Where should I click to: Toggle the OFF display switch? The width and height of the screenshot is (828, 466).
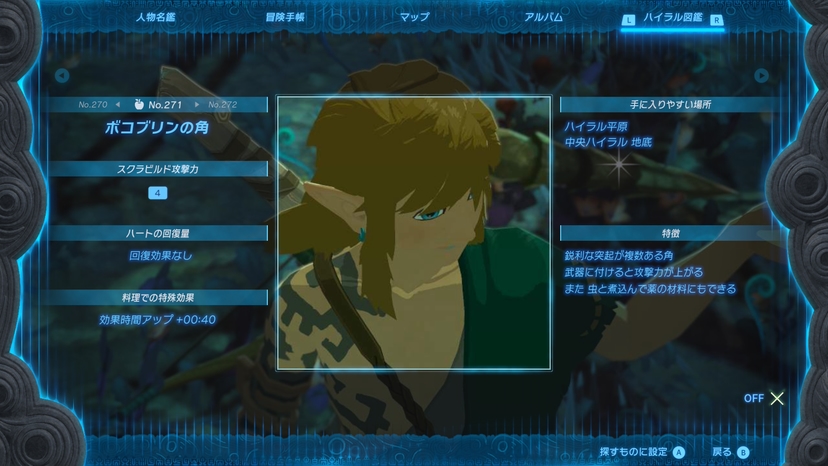pos(766,398)
